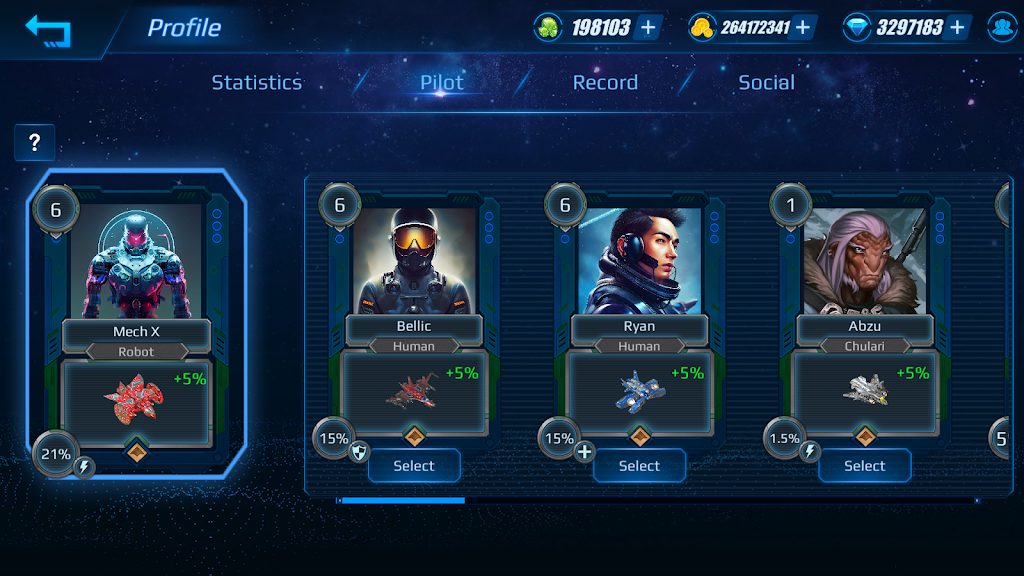Switch to the Statistics tab
Image resolution: width=1024 pixels, height=576 pixels.
click(x=256, y=83)
